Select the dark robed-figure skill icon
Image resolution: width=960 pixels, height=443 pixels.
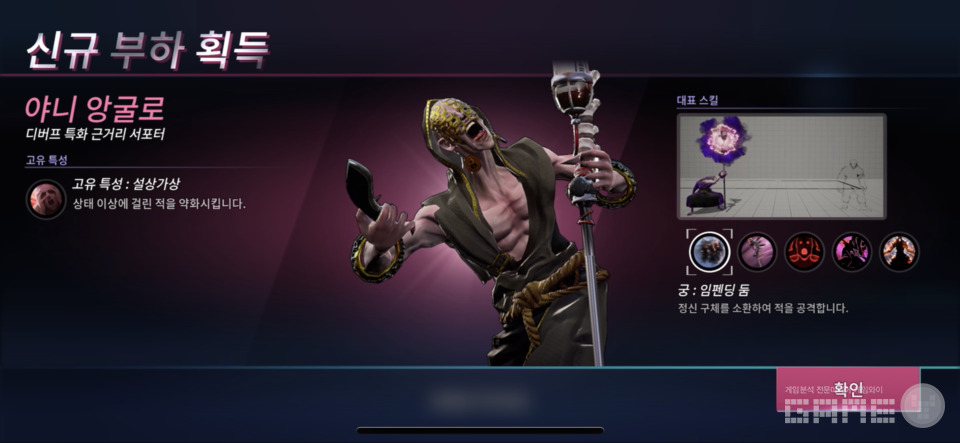(899, 251)
